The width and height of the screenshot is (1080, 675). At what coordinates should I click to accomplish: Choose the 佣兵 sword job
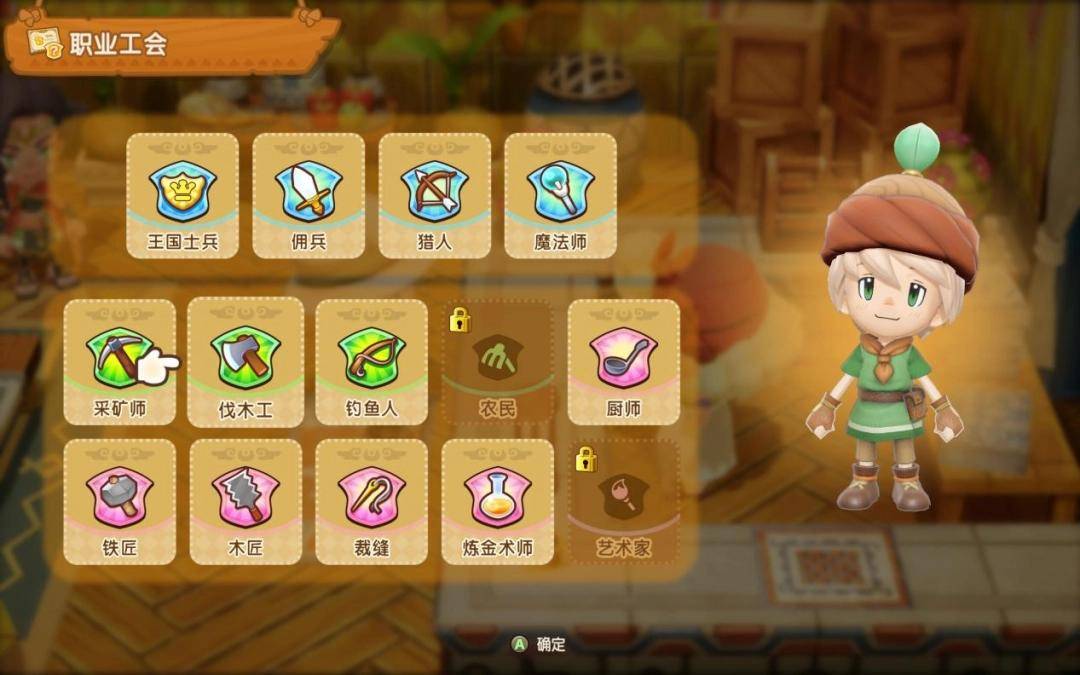[x=308, y=196]
